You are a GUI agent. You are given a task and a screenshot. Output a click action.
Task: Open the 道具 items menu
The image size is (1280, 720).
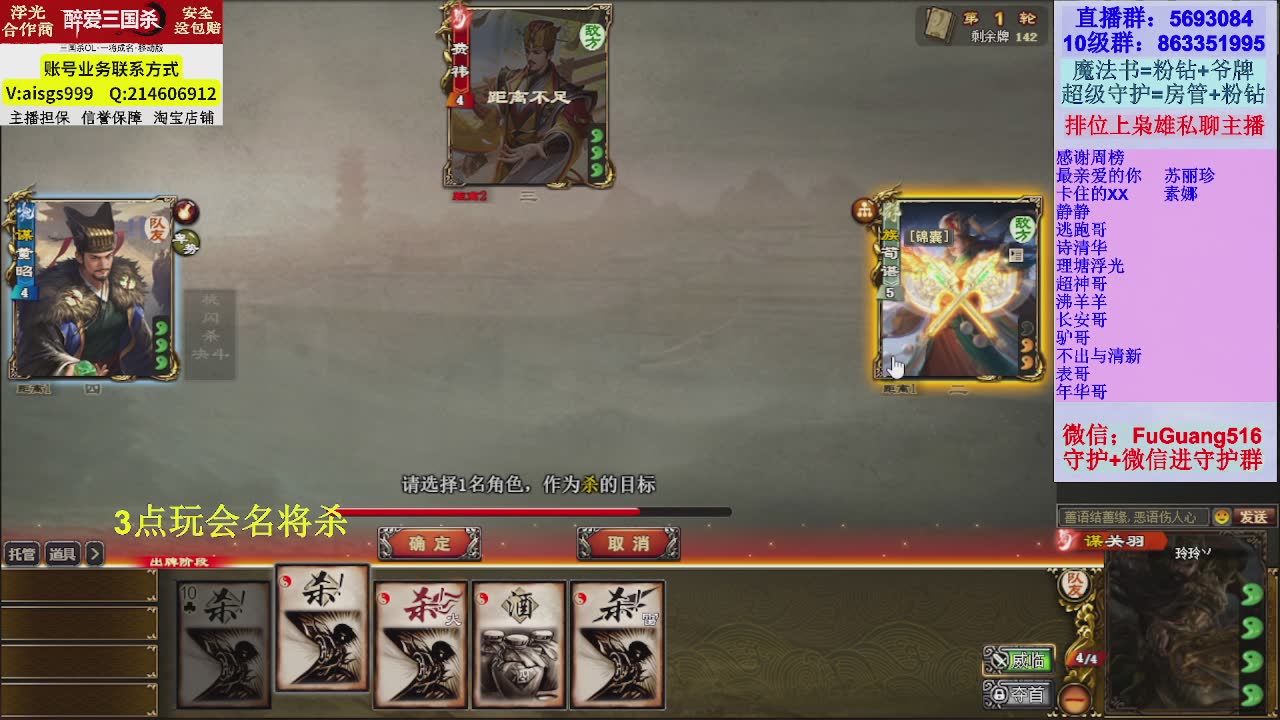(62, 554)
